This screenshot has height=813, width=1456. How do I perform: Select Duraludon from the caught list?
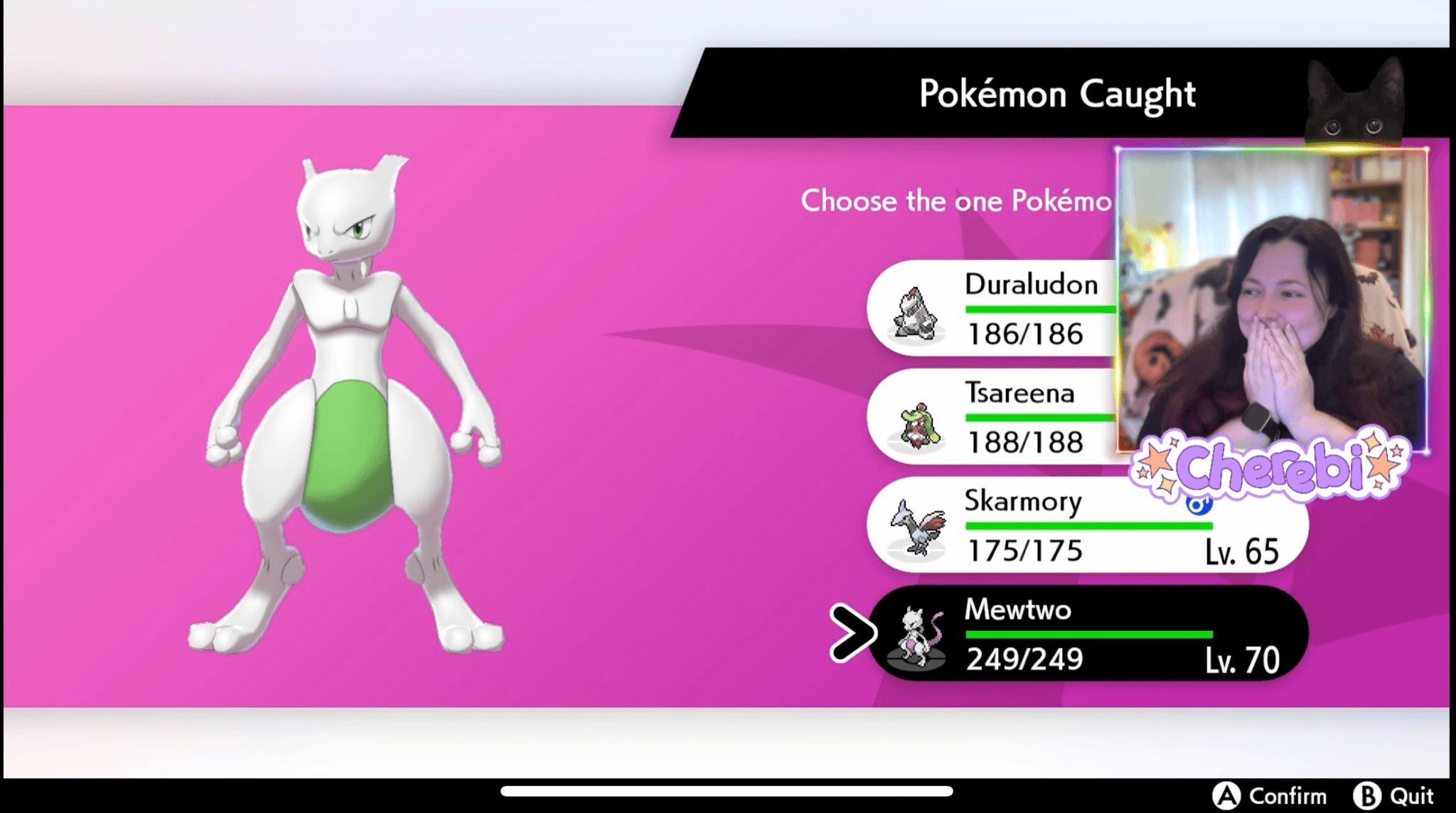point(995,308)
